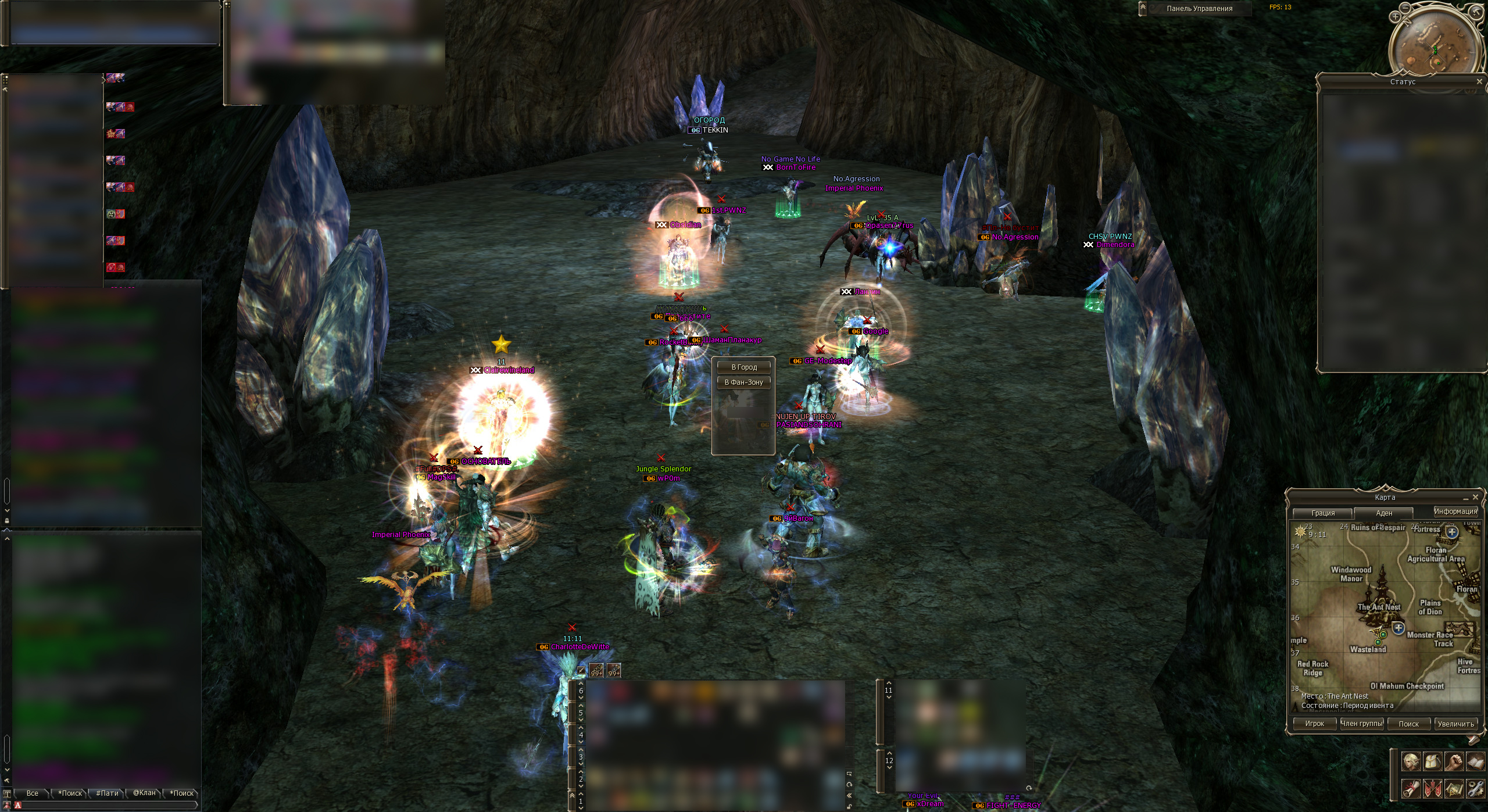Open the inventory backpack icon

click(x=1433, y=761)
